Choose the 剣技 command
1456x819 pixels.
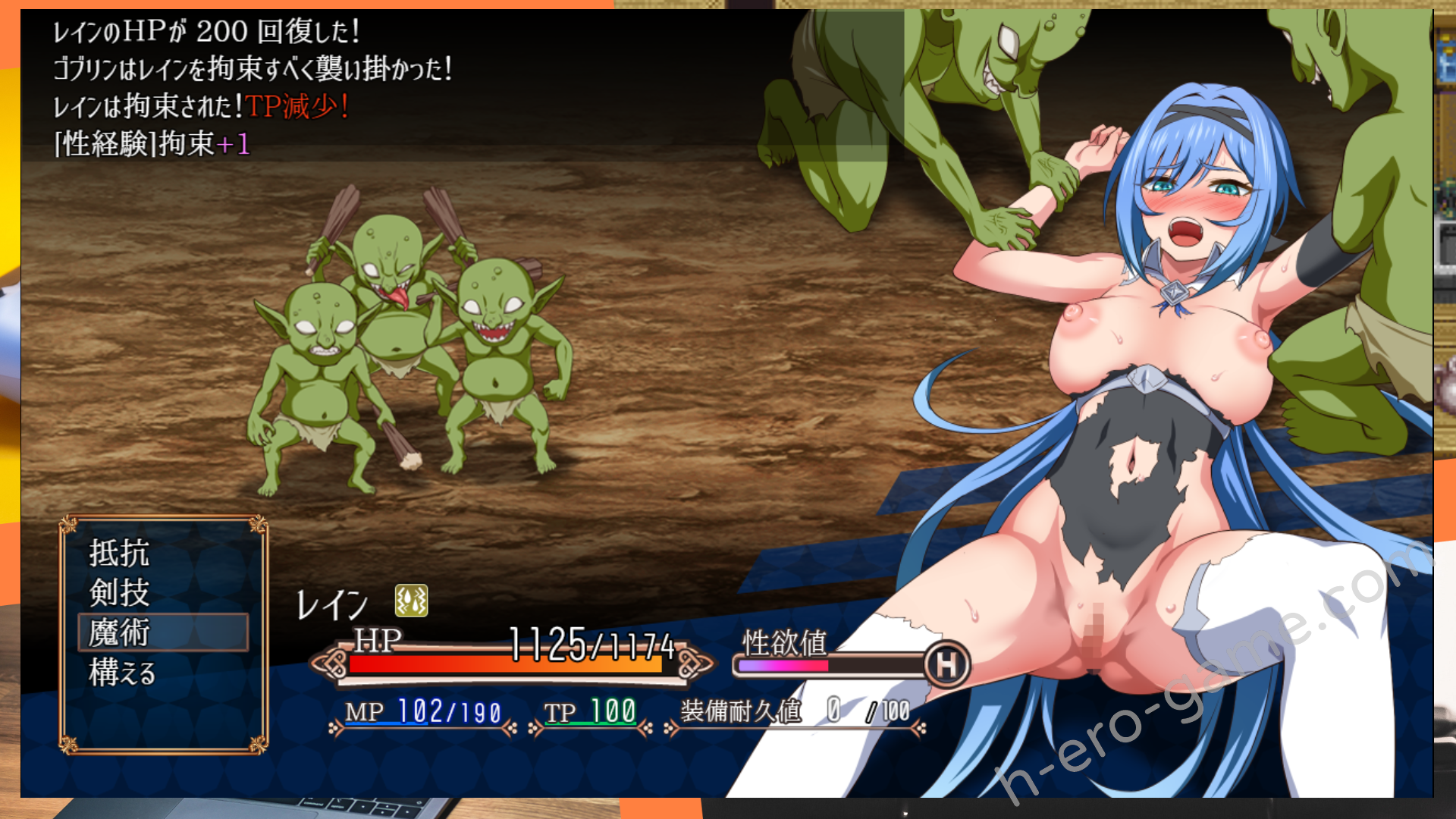click(x=120, y=592)
